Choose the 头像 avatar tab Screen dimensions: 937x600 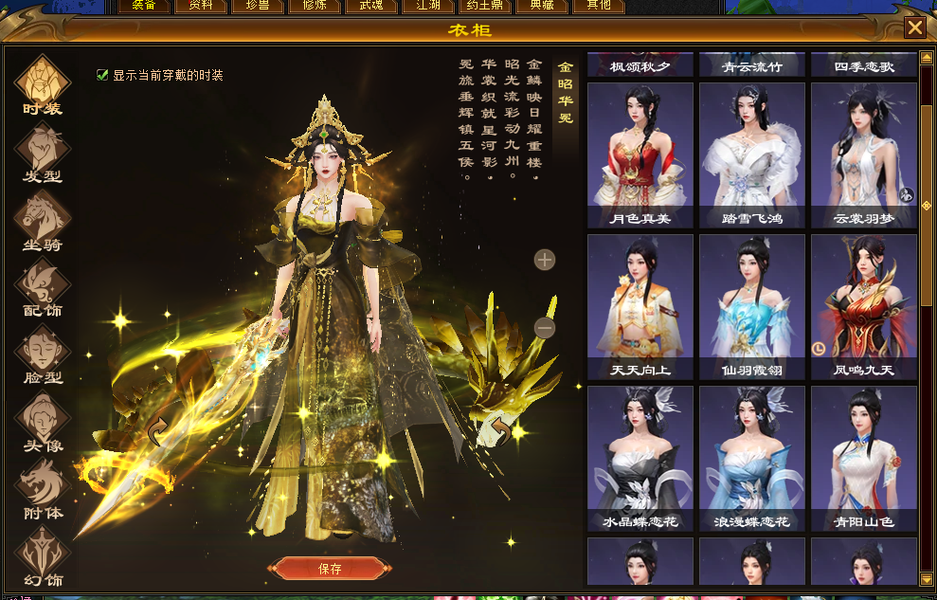tap(42, 420)
